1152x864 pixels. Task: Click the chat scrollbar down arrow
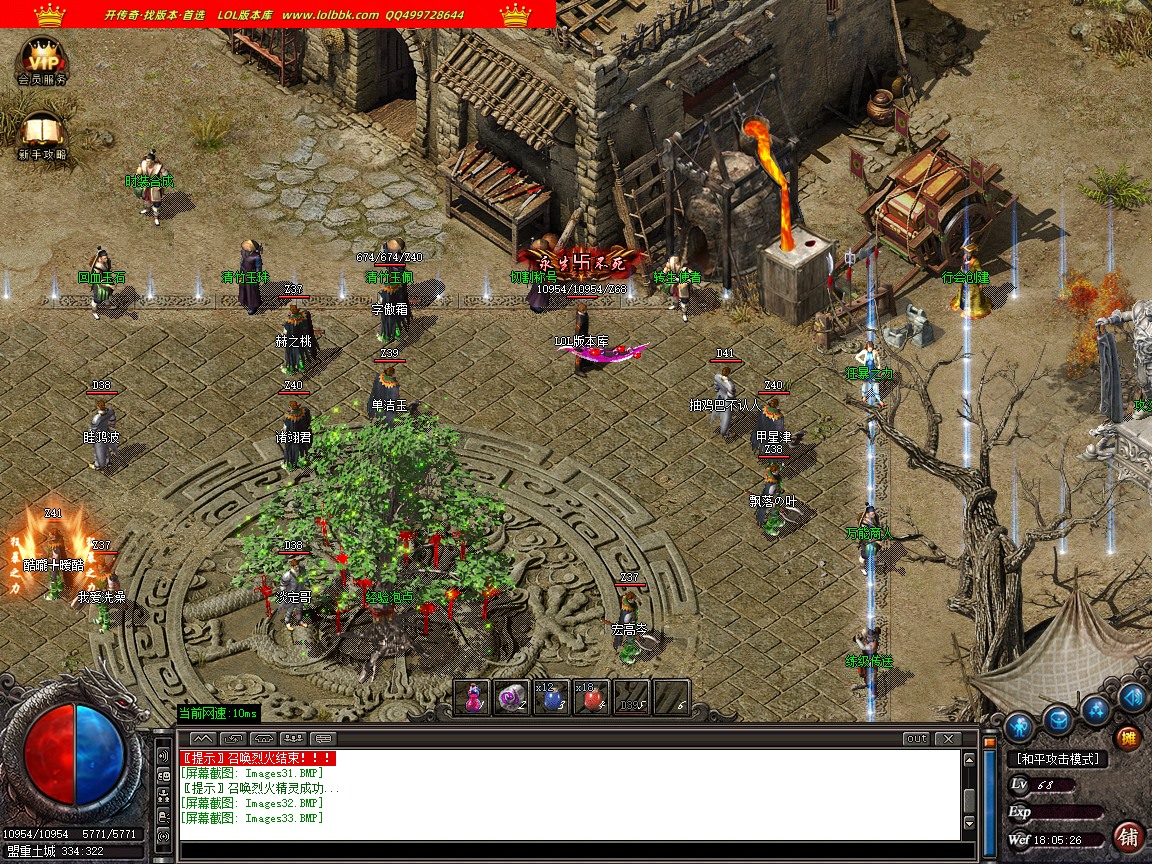(x=968, y=824)
